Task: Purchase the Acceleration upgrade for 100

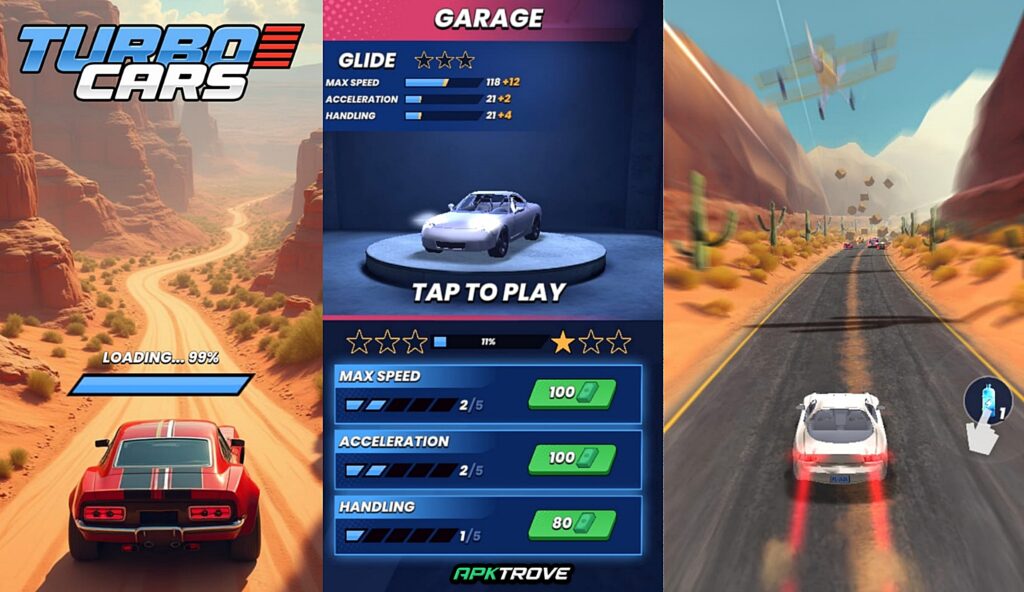Action: pos(572,458)
